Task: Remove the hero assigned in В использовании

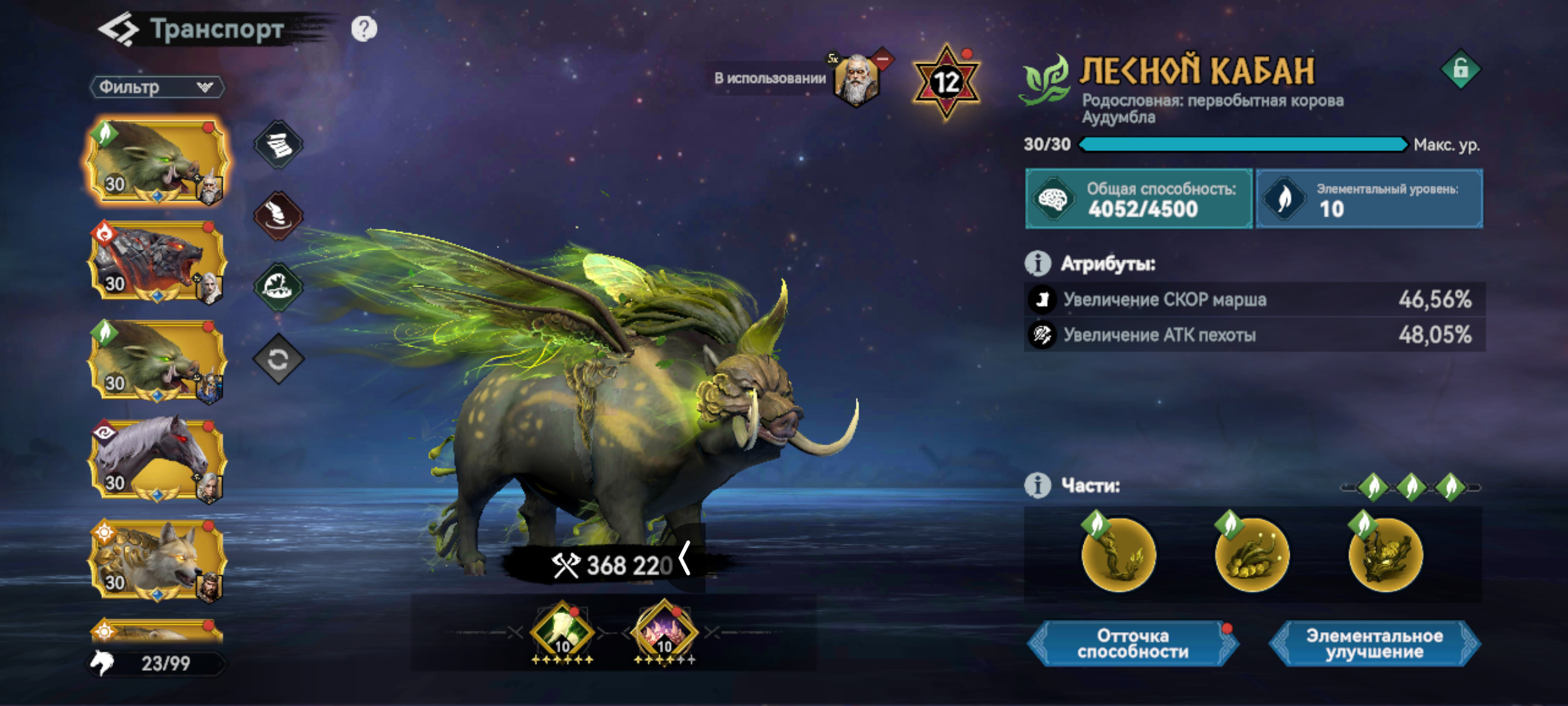Action: point(883,60)
